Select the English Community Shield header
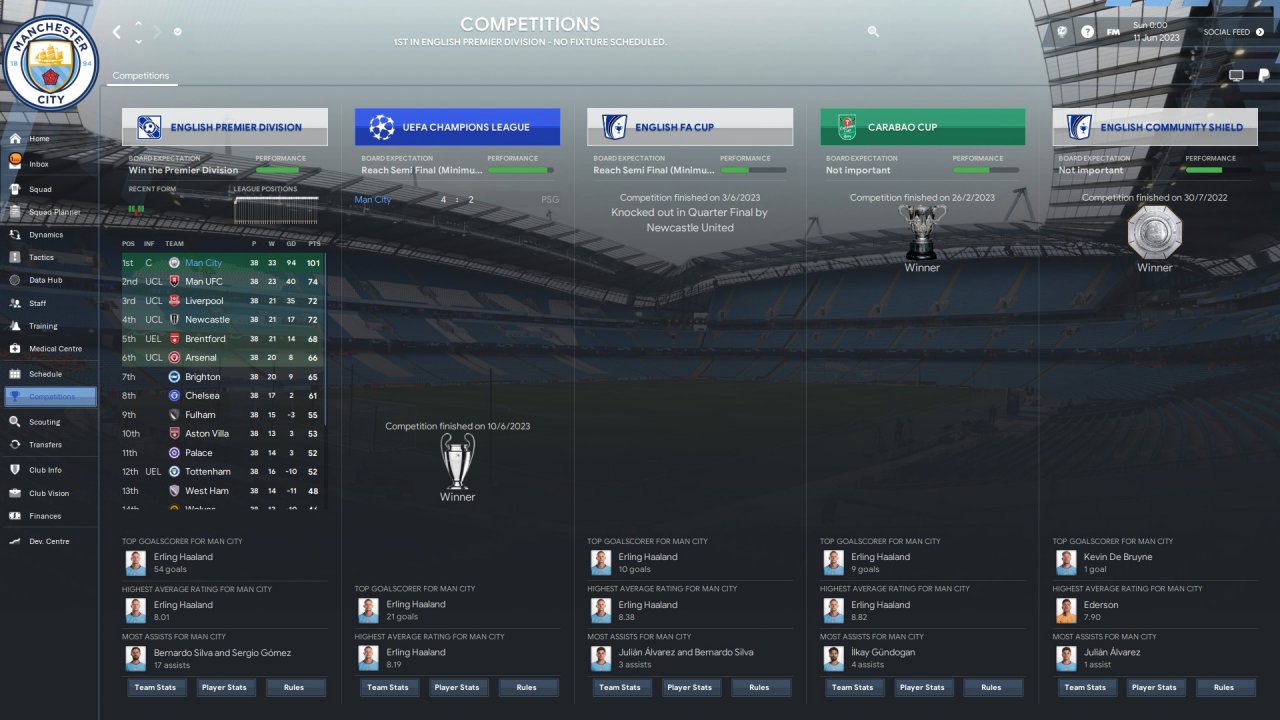 (1155, 127)
